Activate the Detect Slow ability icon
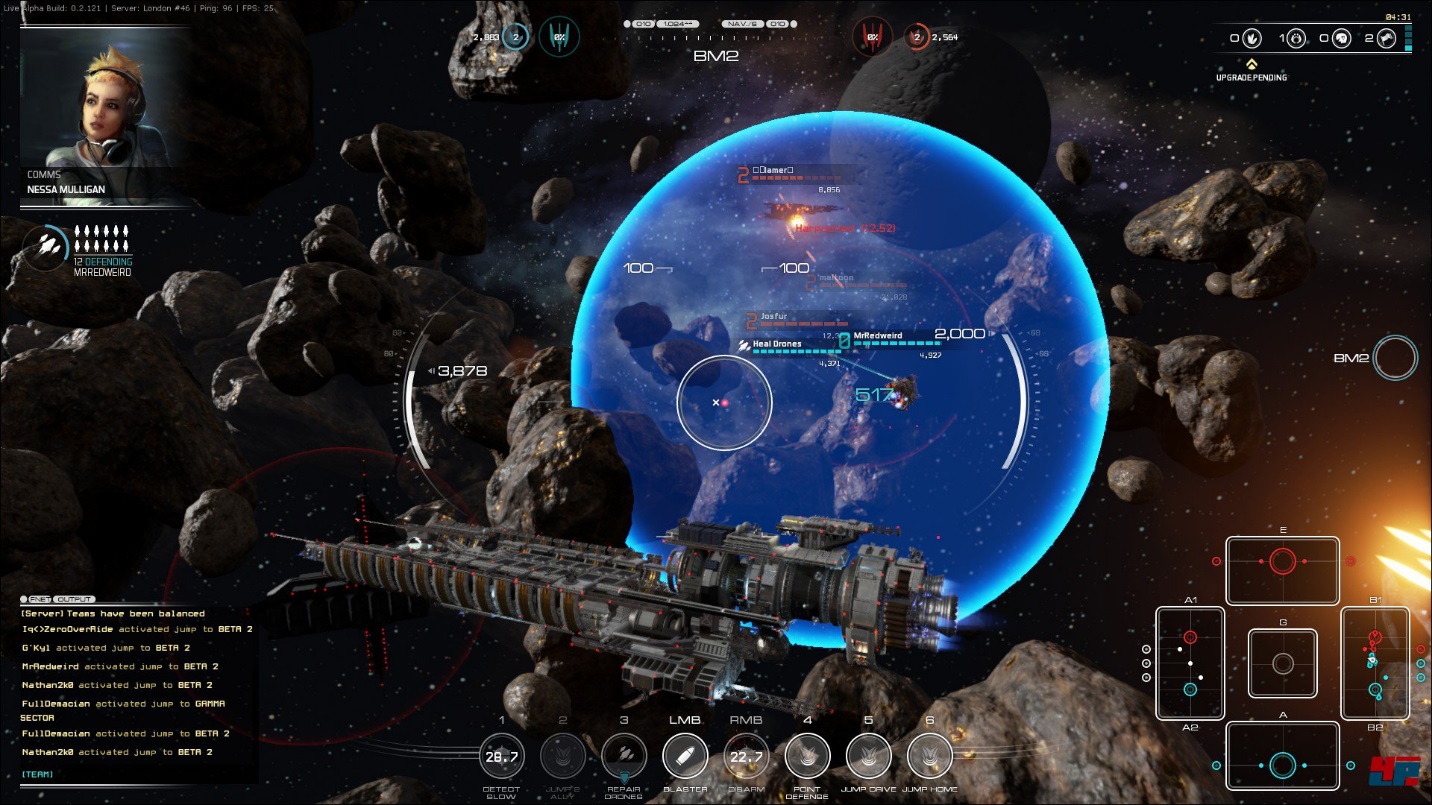The image size is (1432, 805). point(502,756)
